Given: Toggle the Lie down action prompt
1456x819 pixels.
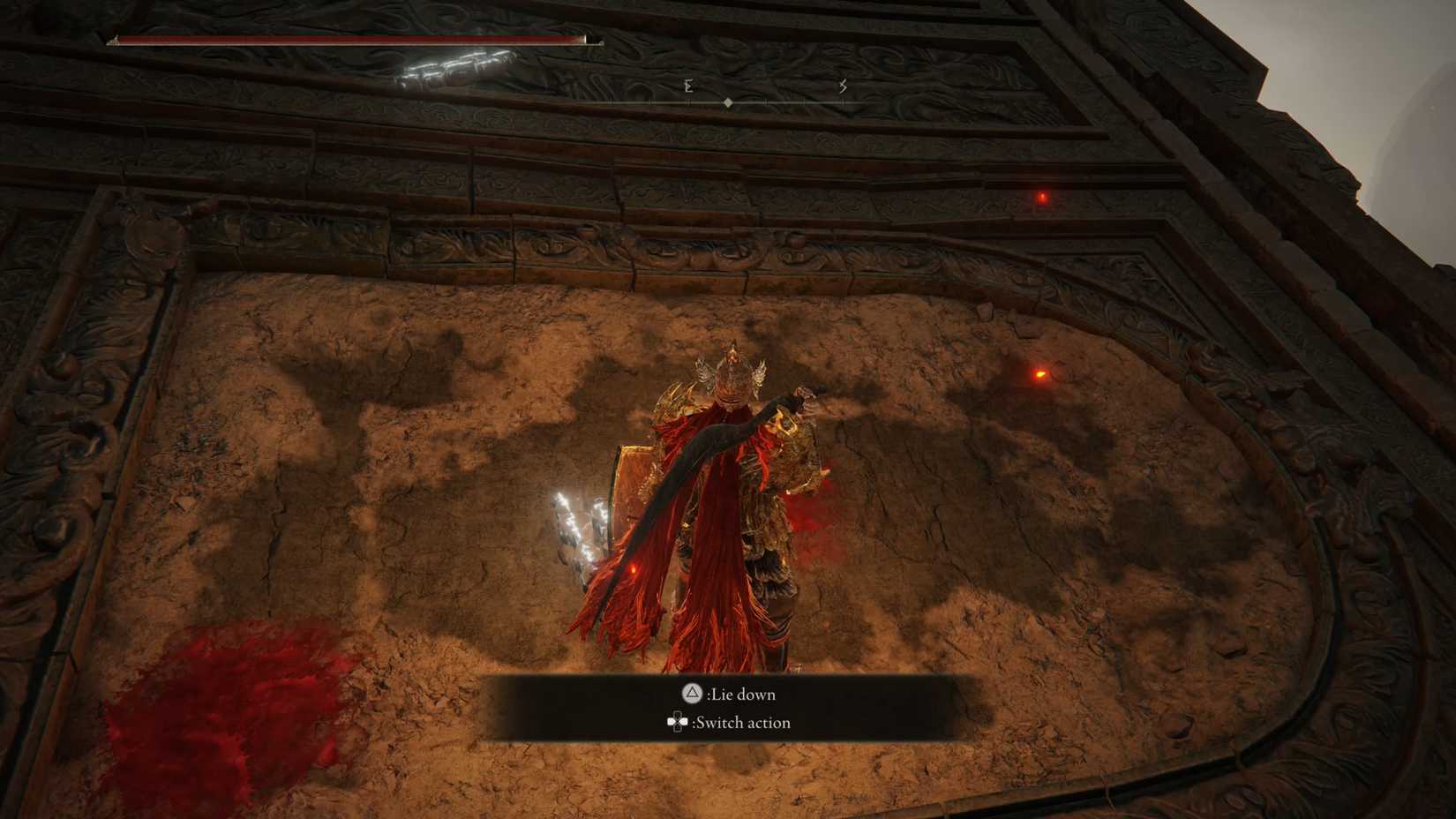Looking at the screenshot, I should coord(739,695).
